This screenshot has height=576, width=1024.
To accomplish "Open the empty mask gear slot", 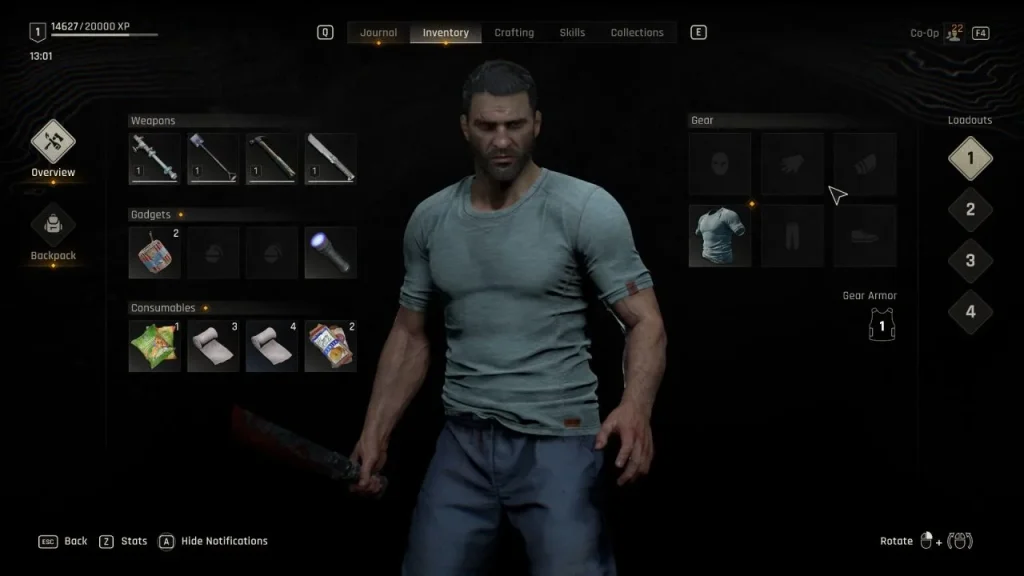I will coord(720,164).
